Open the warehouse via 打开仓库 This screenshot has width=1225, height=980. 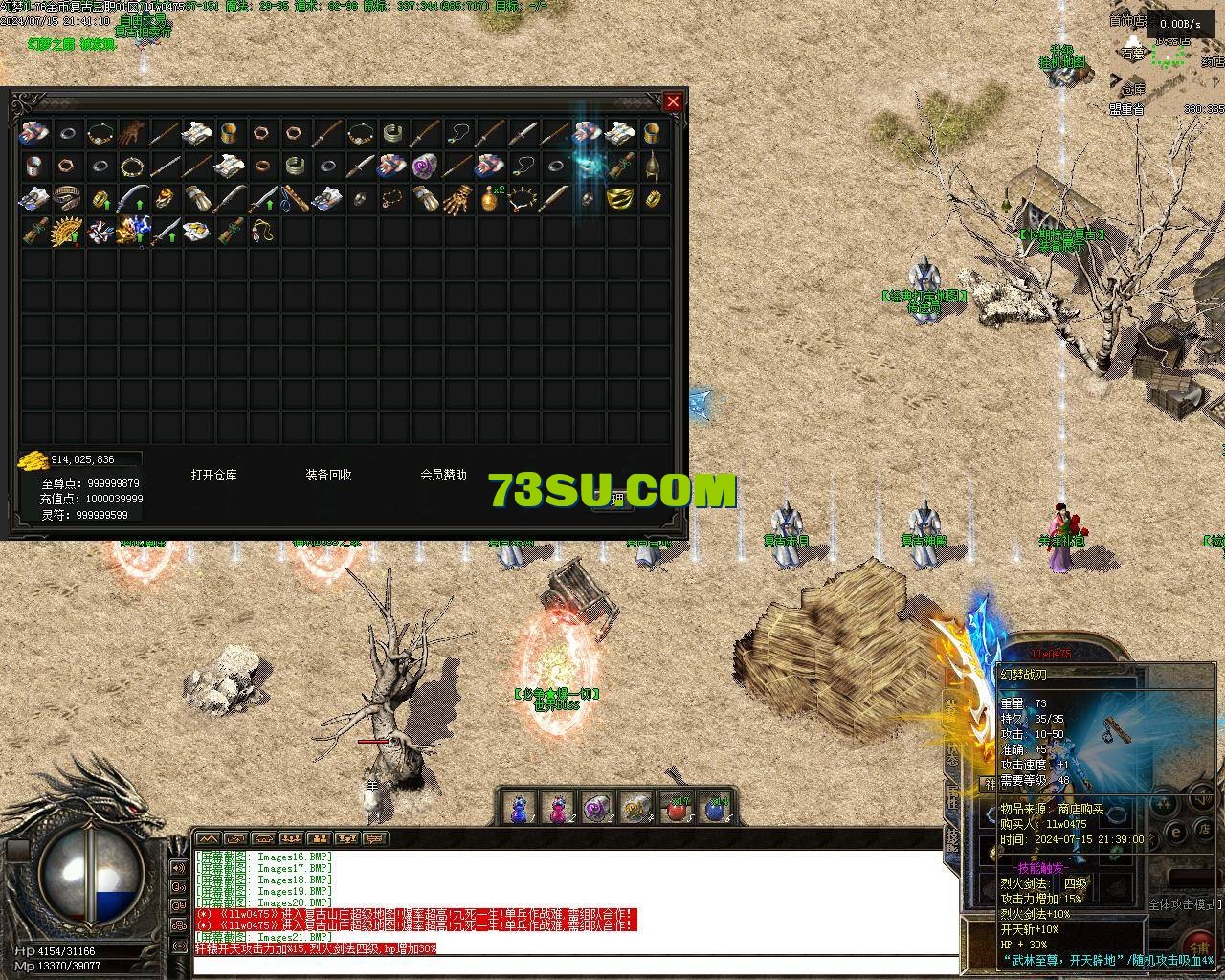pyautogui.click(x=213, y=475)
